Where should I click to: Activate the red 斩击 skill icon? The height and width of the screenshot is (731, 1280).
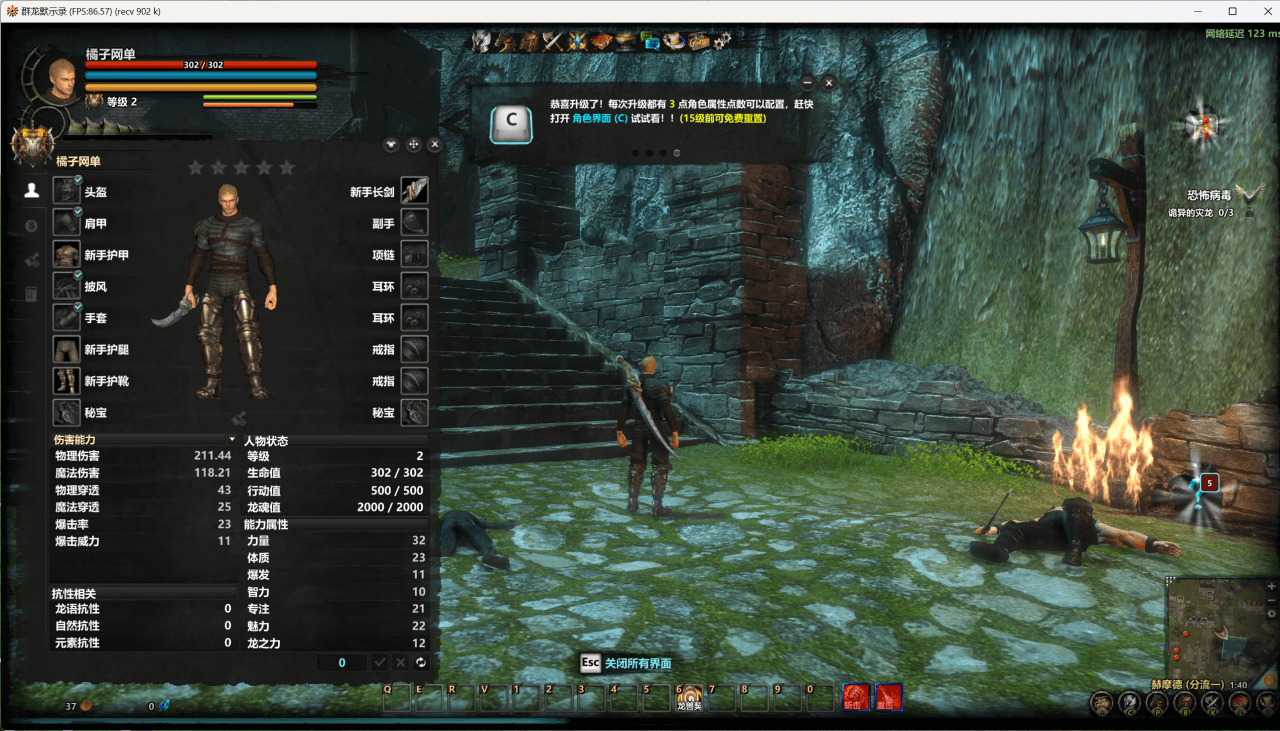(855, 696)
